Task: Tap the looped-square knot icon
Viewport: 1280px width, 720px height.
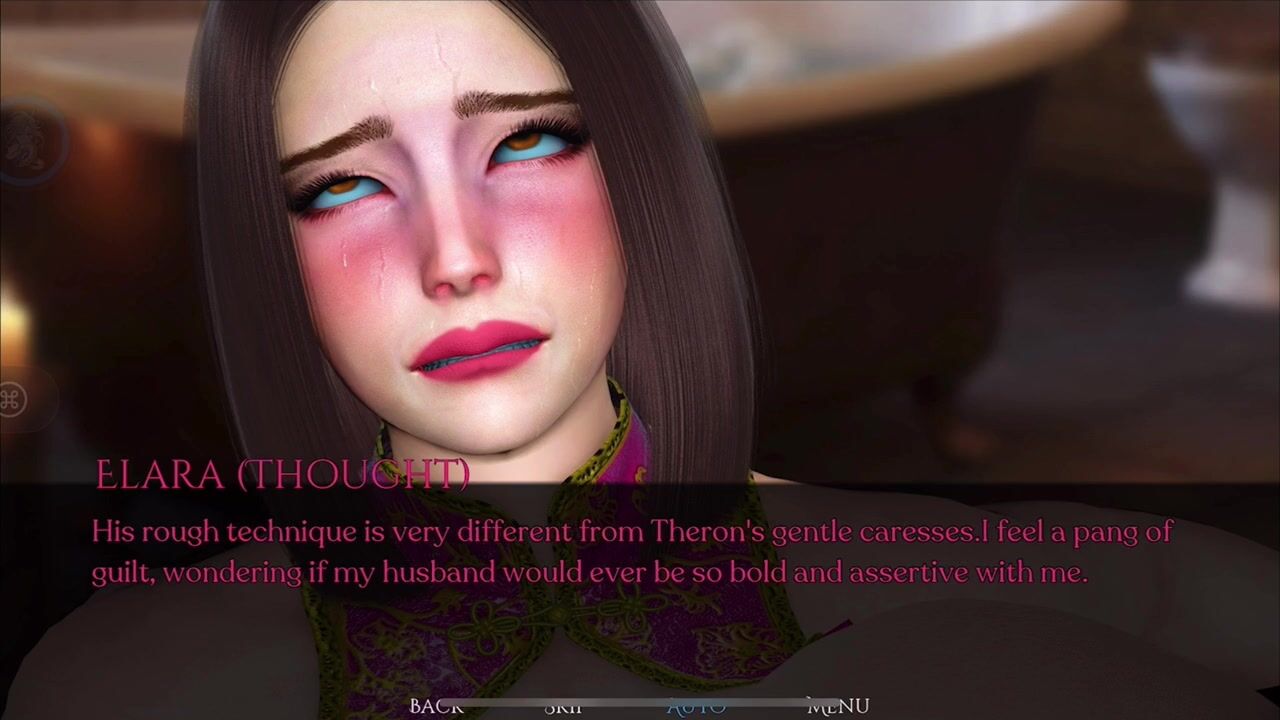Action: pyautogui.click(x=13, y=400)
